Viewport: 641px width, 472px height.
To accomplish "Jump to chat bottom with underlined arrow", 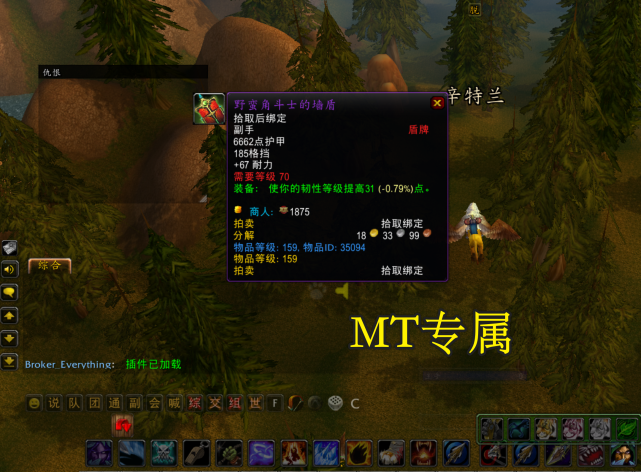I will [10, 360].
